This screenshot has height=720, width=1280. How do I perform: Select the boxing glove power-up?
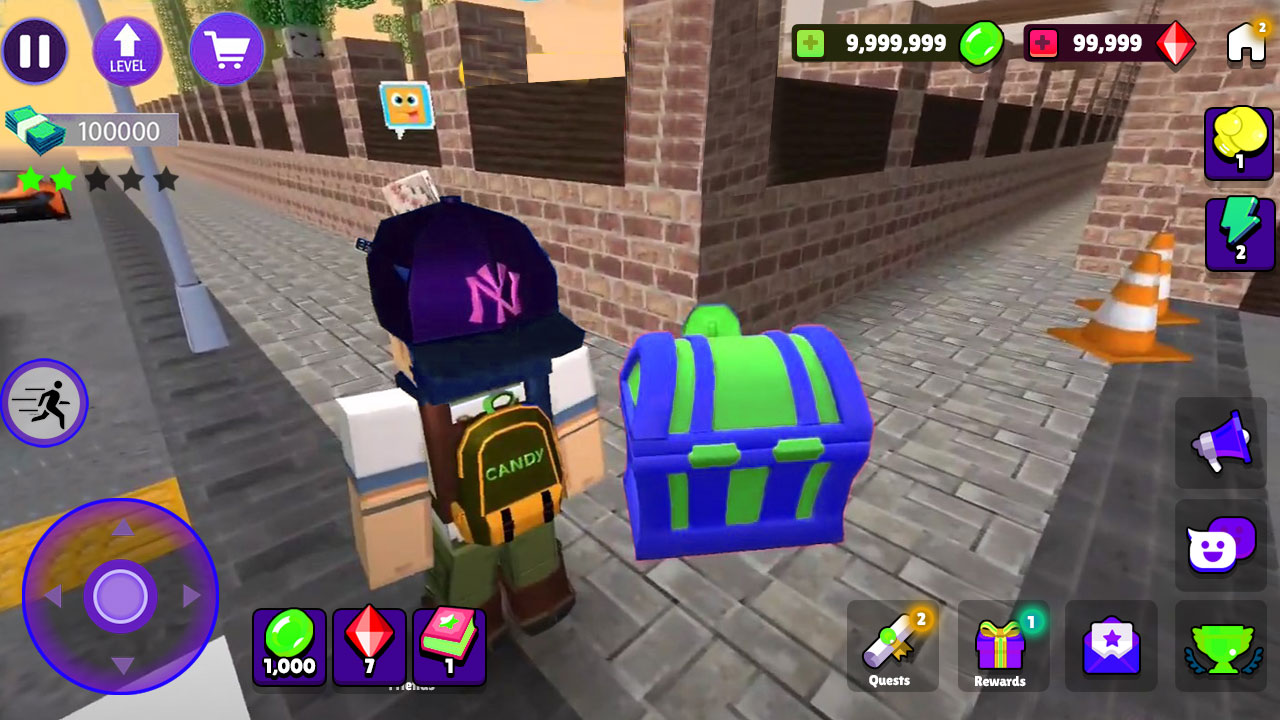[1239, 144]
